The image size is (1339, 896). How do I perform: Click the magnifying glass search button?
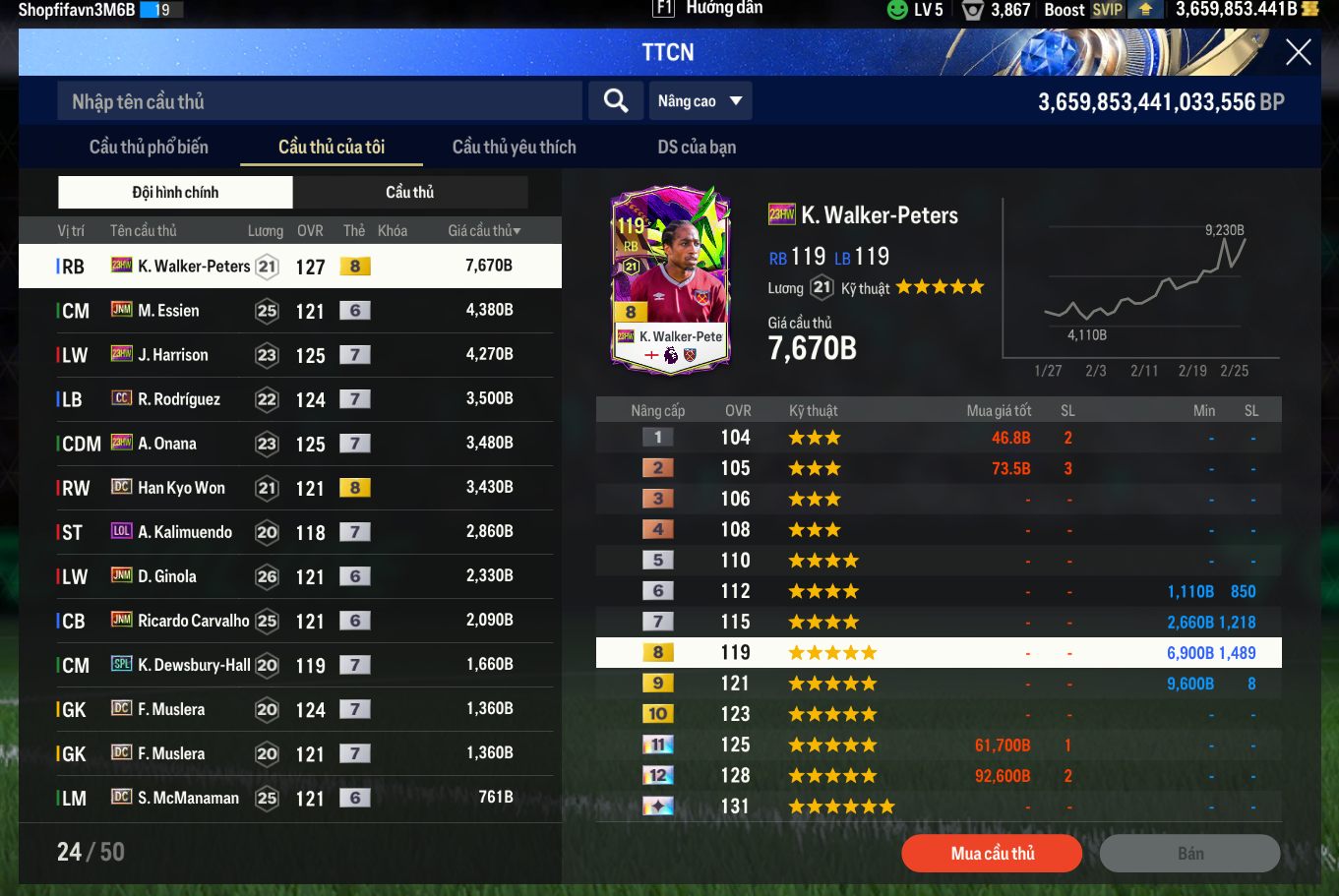(616, 100)
